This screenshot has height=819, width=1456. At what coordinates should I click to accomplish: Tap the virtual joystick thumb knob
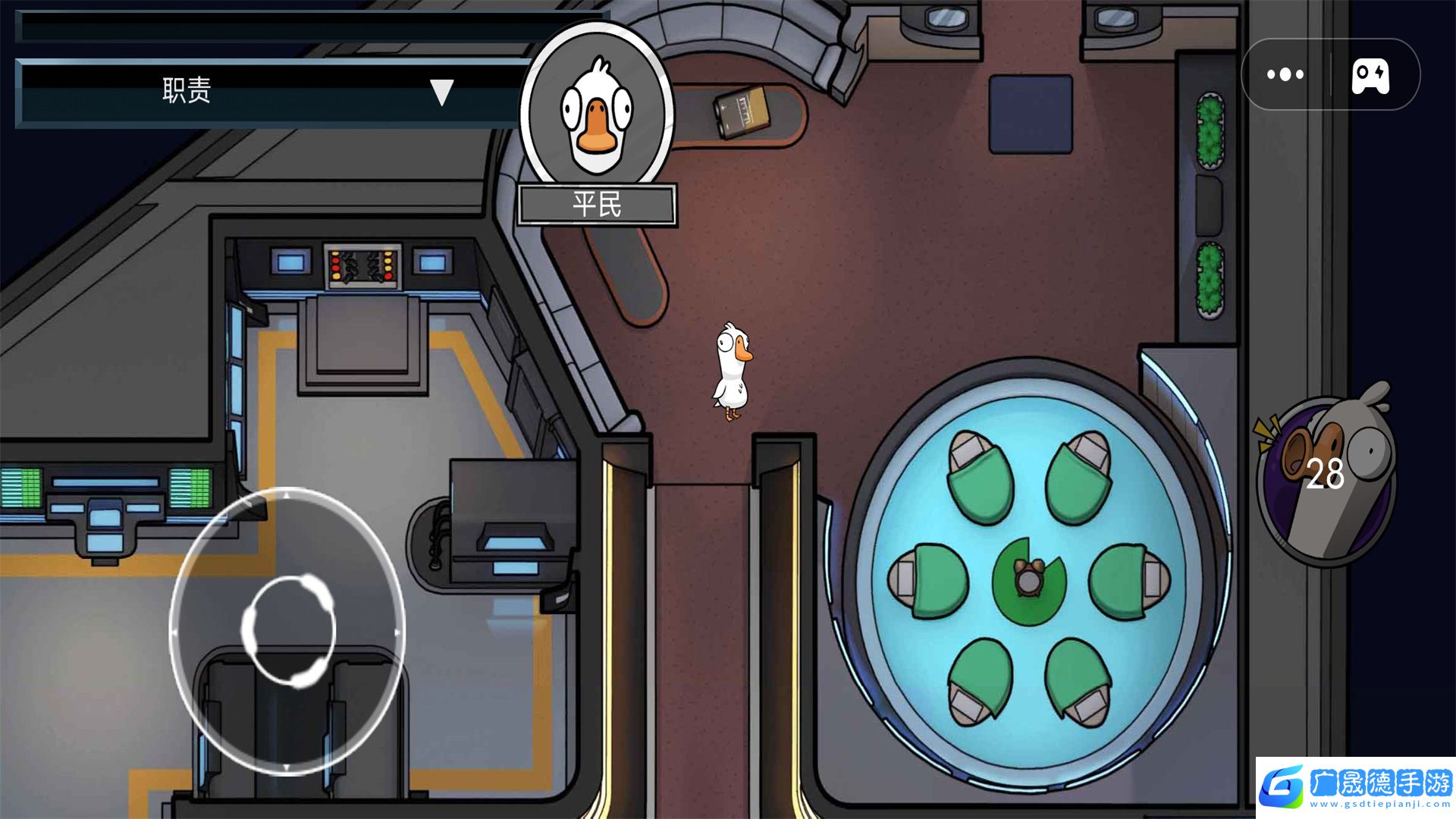click(288, 630)
